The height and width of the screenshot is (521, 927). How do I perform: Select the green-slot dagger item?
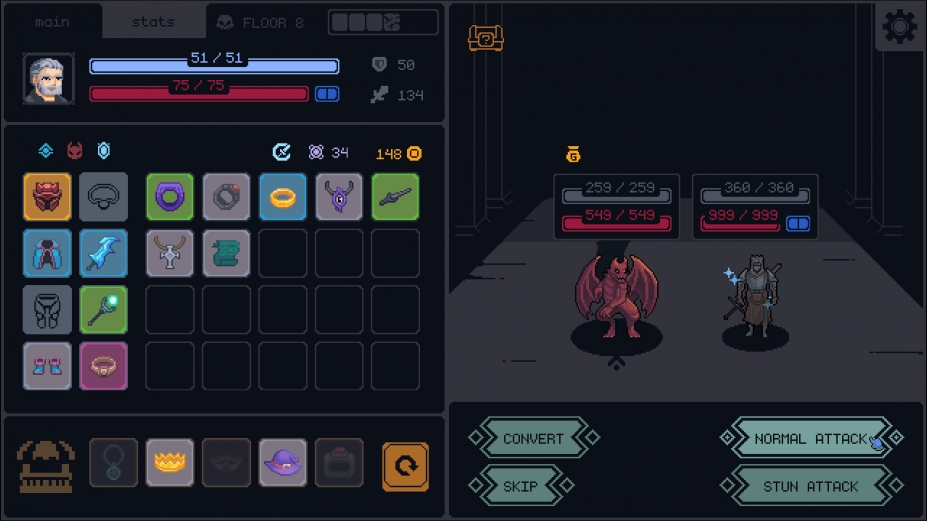[x=395, y=197]
